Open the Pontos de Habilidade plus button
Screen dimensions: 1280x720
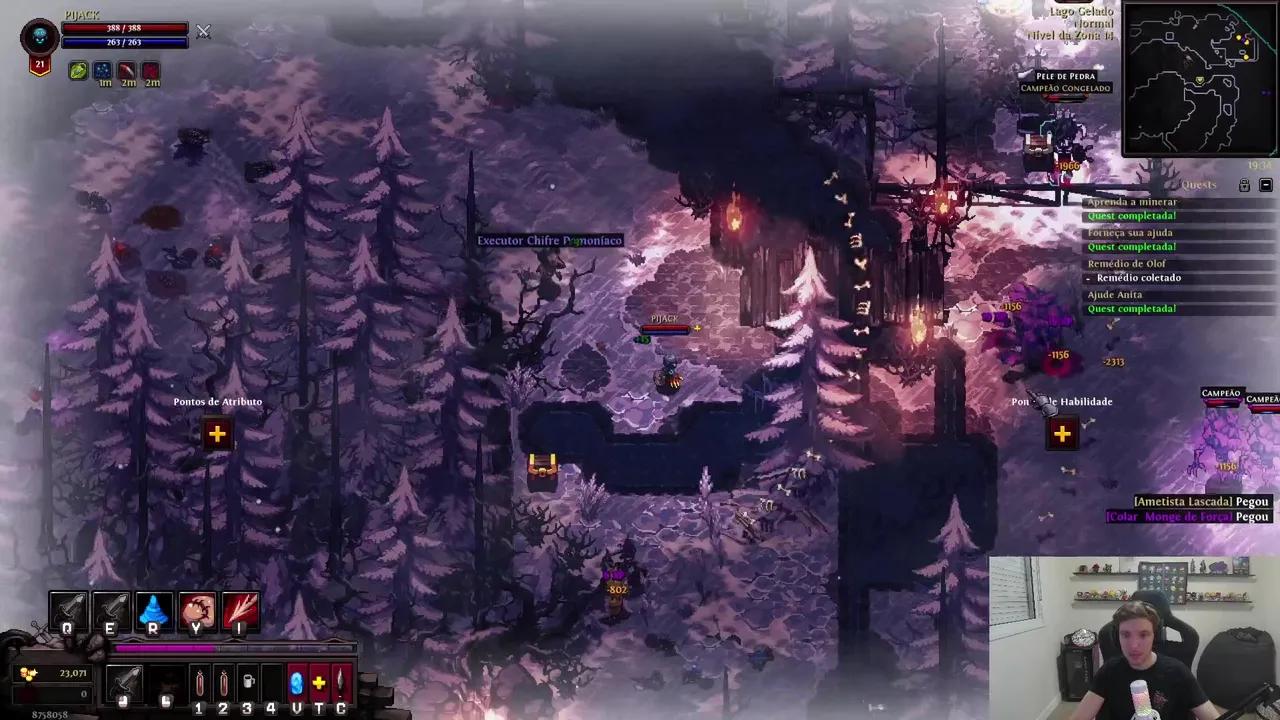[1062, 434]
